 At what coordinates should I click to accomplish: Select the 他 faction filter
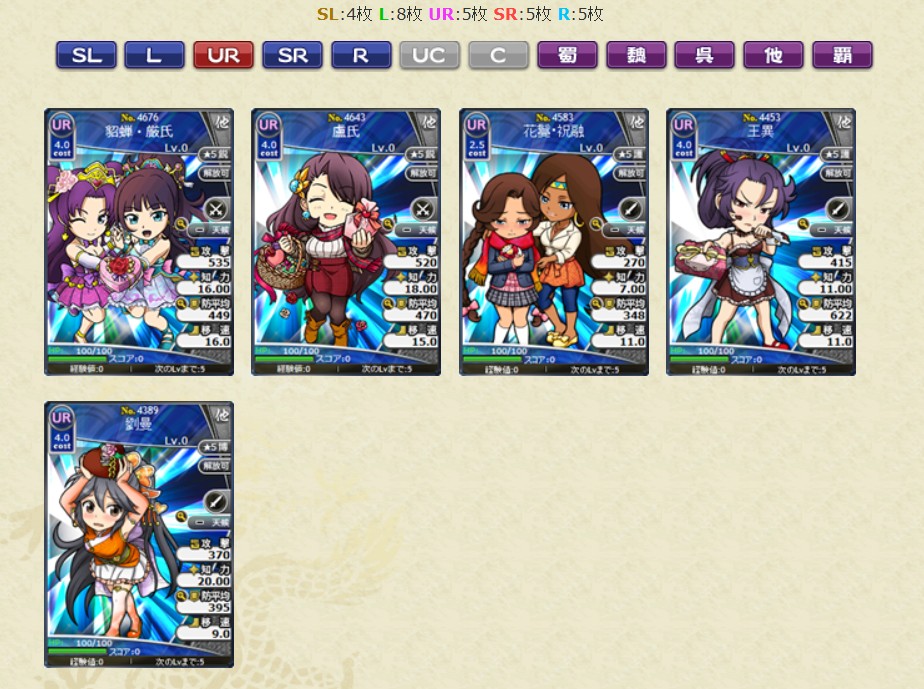[773, 55]
